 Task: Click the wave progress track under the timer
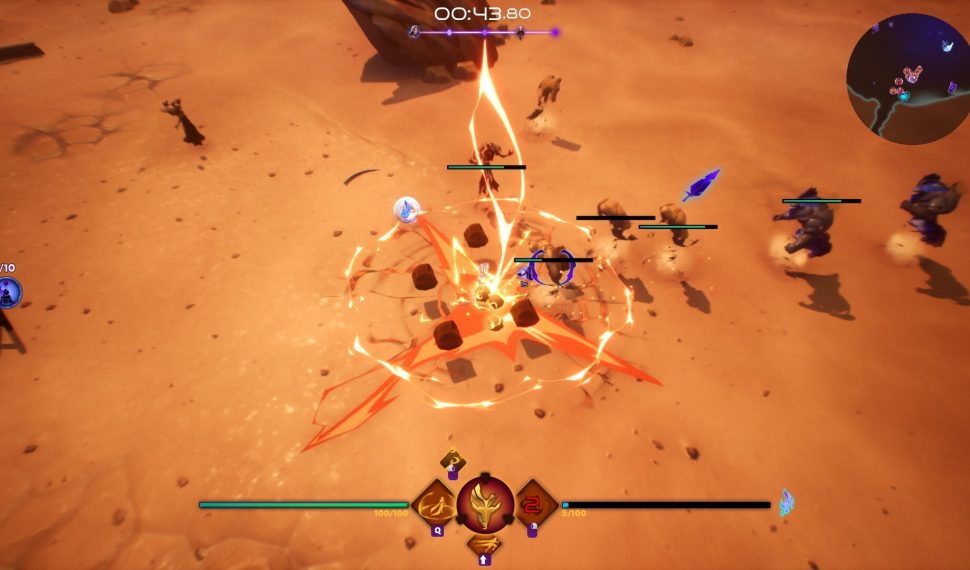484,33
